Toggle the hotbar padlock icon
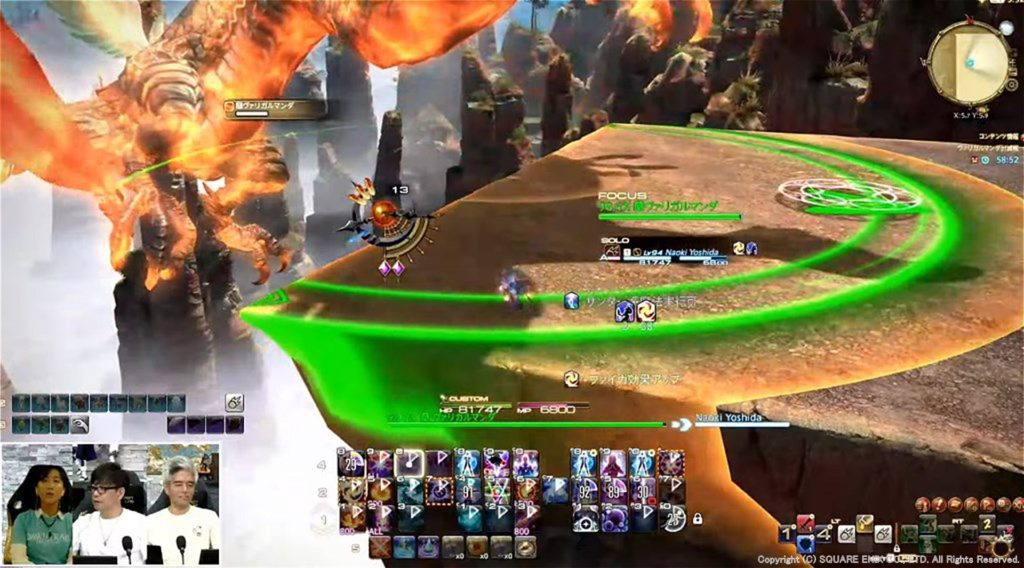This screenshot has height=568, width=1024. 697,518
